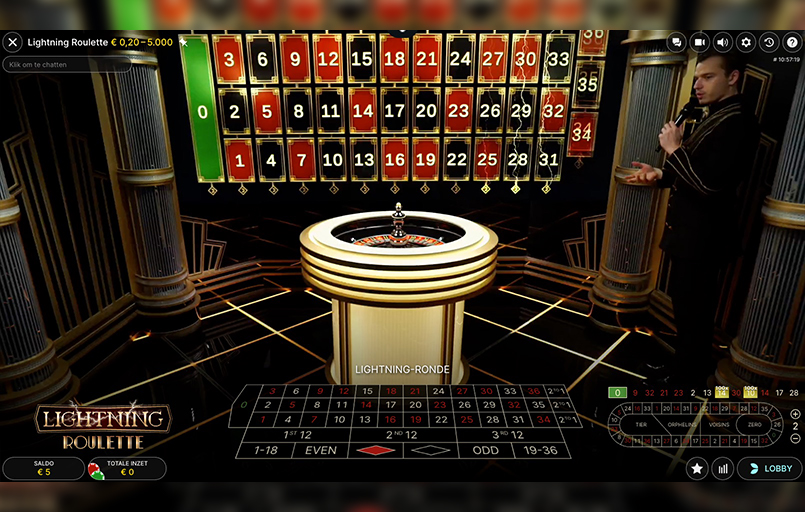Screen dimensions: 805x512
Task: Toggle the video camera settings
Action: (700, 42)
